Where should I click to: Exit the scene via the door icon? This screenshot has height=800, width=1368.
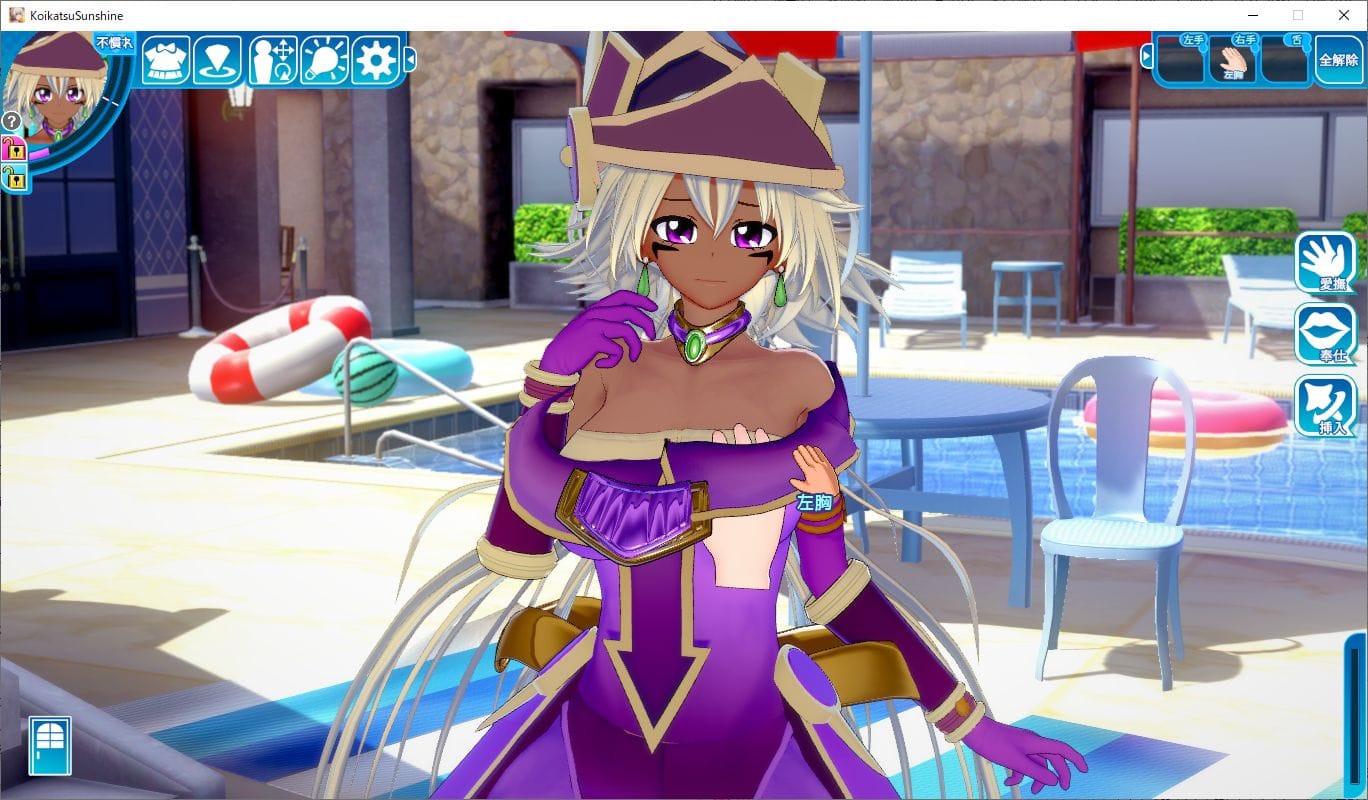tap(50, 746)
